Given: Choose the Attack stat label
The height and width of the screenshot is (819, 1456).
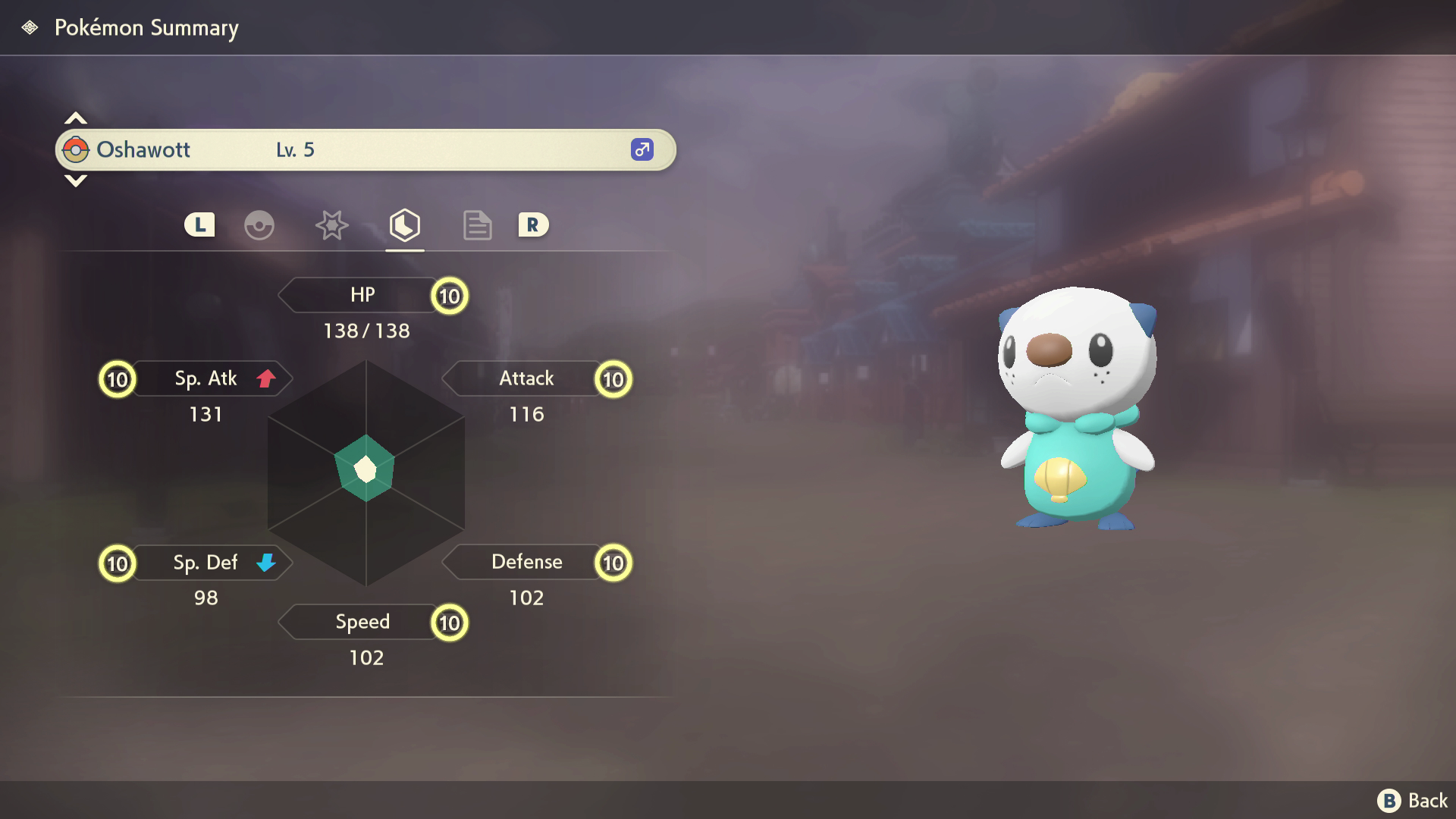Looking at the screenshot, I should click(526, 378).
